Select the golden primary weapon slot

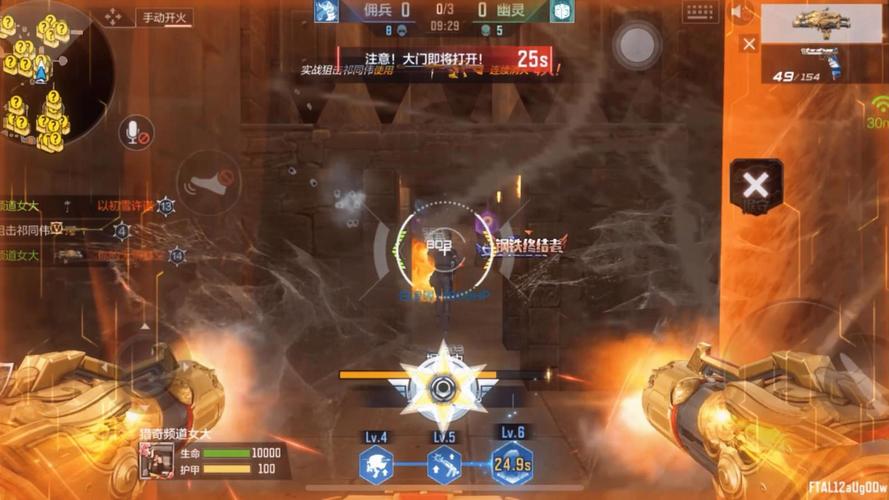tap(822, 22)
